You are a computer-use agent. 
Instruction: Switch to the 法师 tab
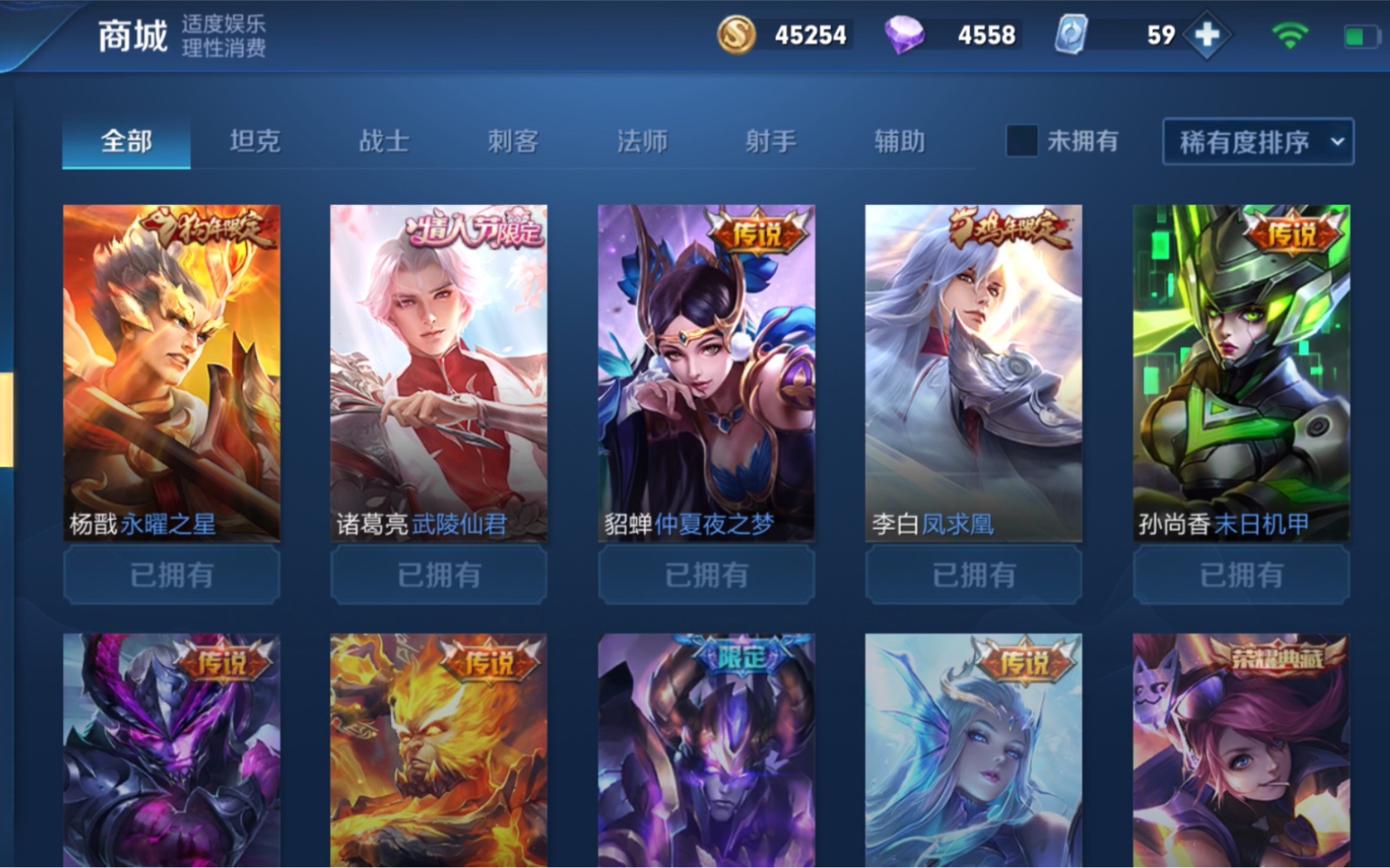[643, 140]
